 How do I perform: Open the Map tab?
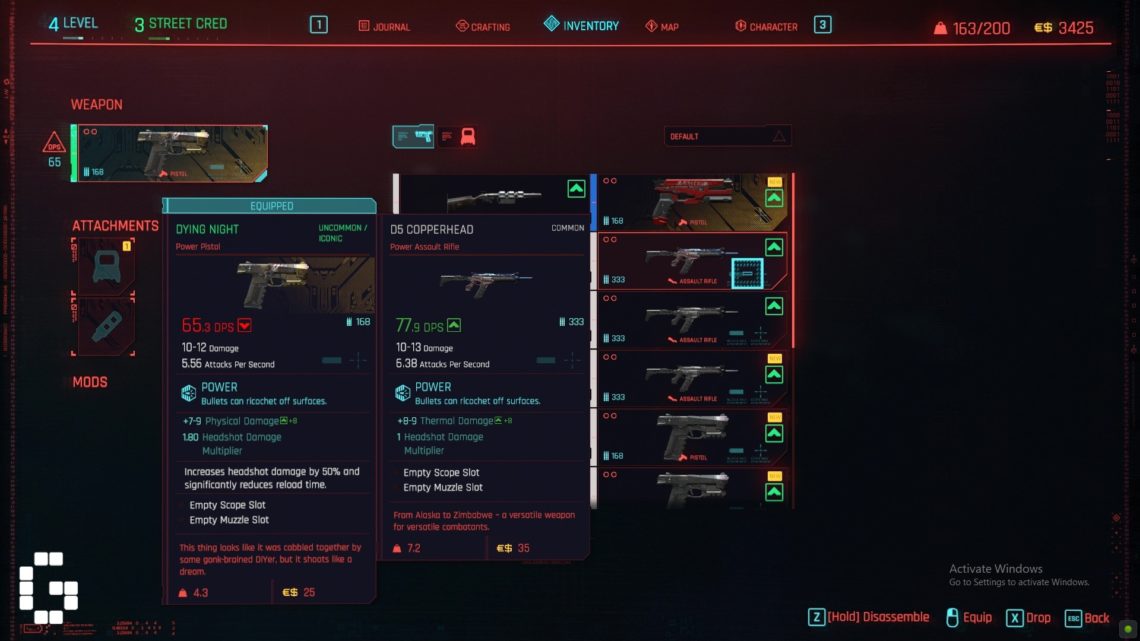(x=662, y=26)
